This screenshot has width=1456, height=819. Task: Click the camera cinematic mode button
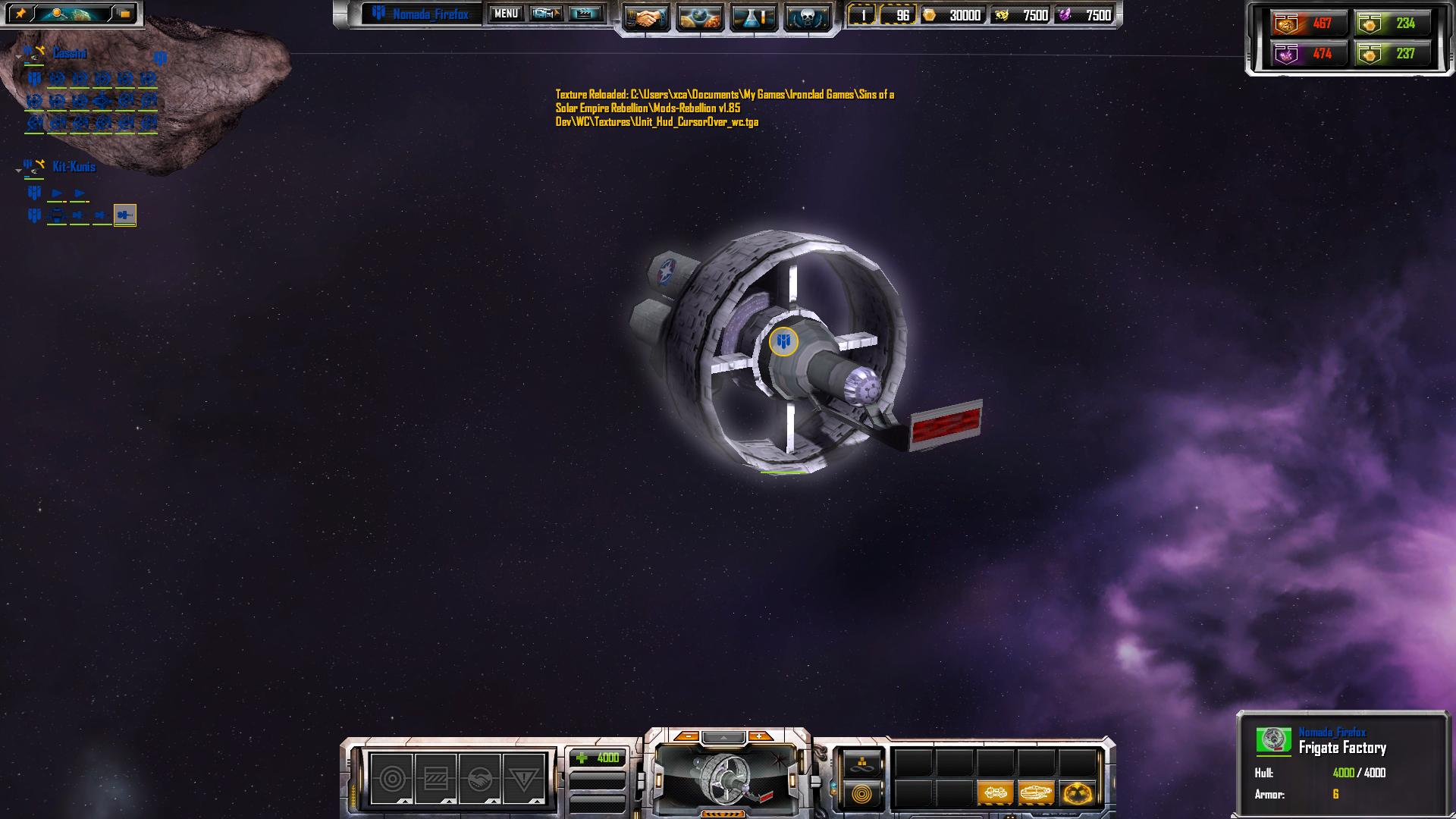[545, 14]
